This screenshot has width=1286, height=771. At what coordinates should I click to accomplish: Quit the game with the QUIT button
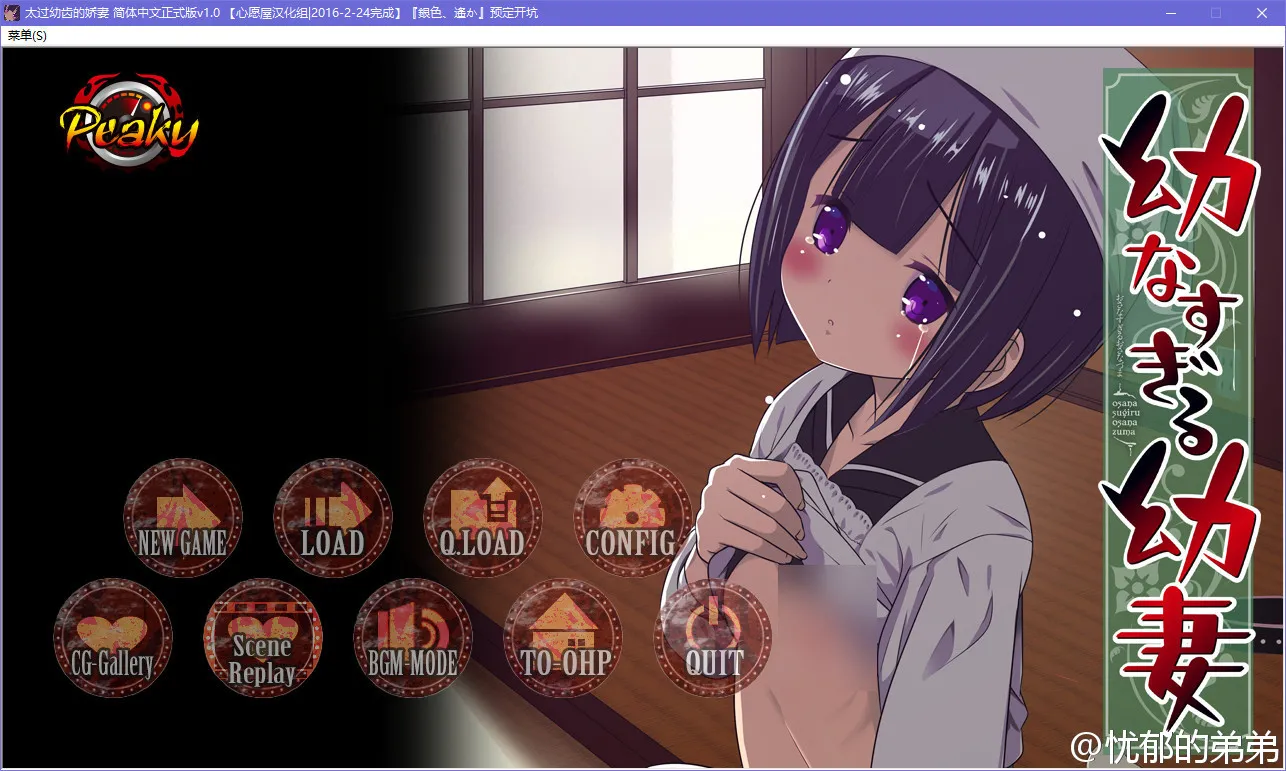713,638
